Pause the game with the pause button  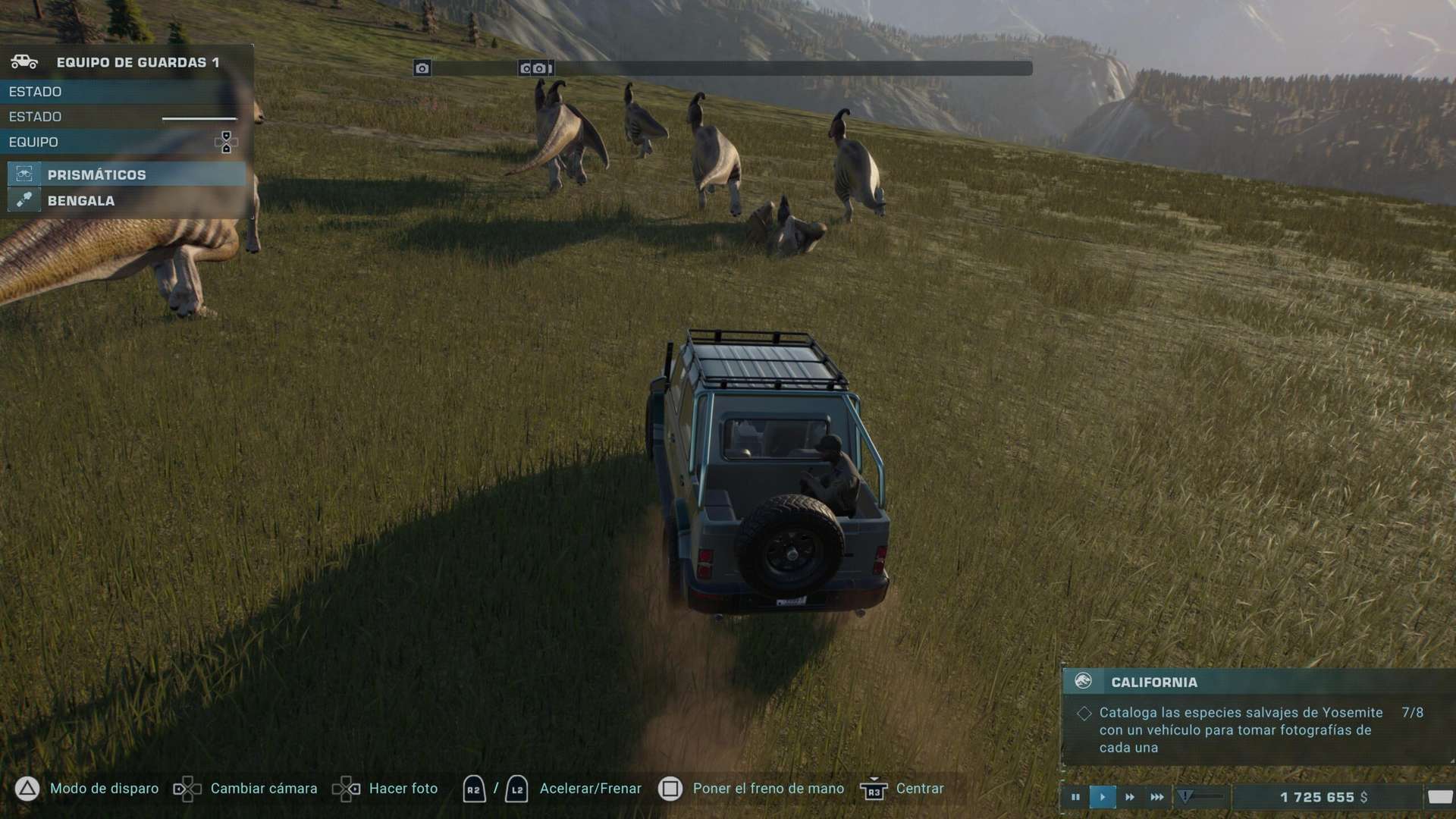click(x=1075, y=797)
